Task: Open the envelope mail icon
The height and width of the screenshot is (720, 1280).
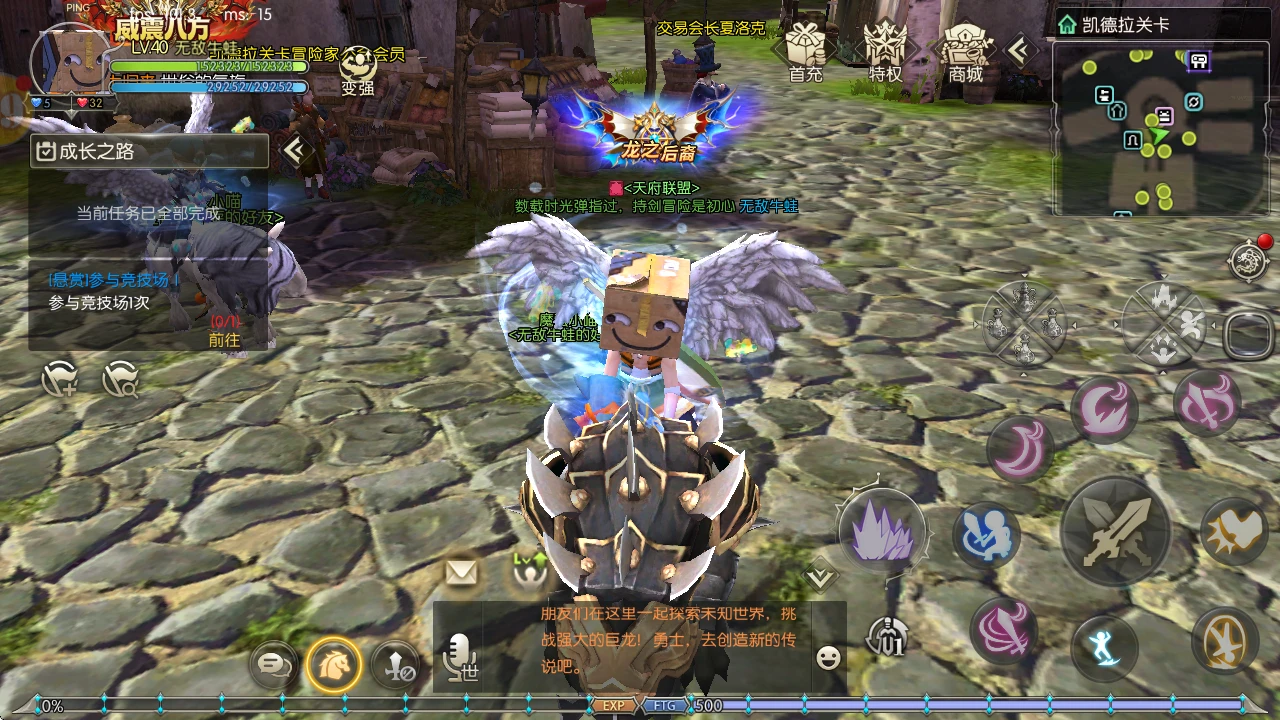Action: click(461, 572)
